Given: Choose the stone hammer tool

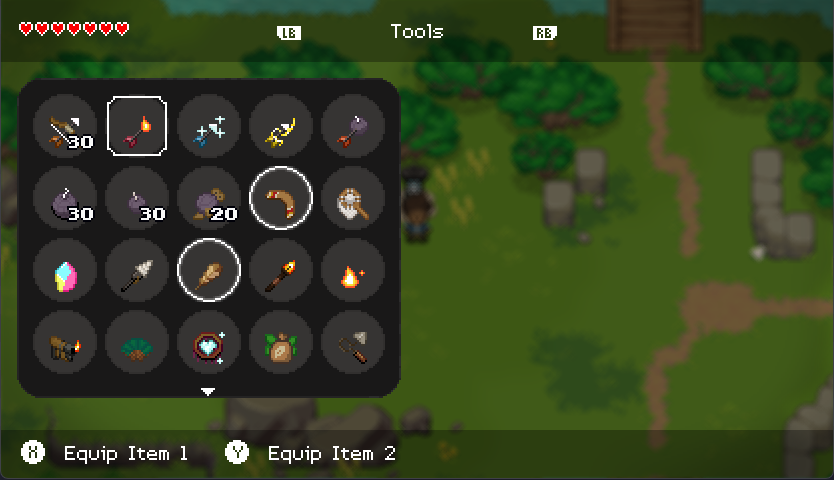Looking at the screenshot, I should coord(353,343).
